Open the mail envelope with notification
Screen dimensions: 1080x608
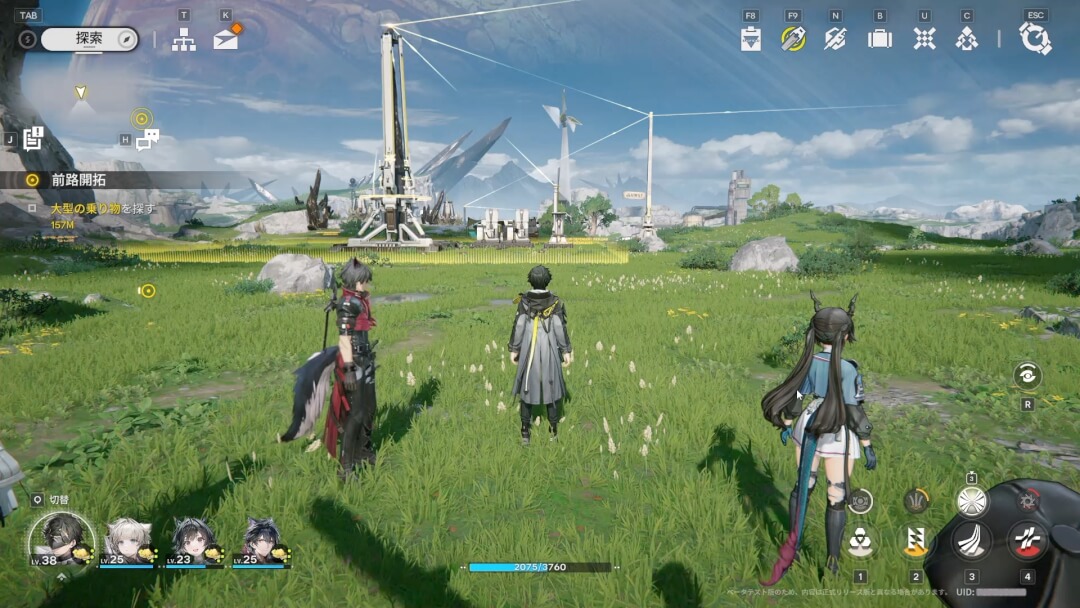(226, 39)
